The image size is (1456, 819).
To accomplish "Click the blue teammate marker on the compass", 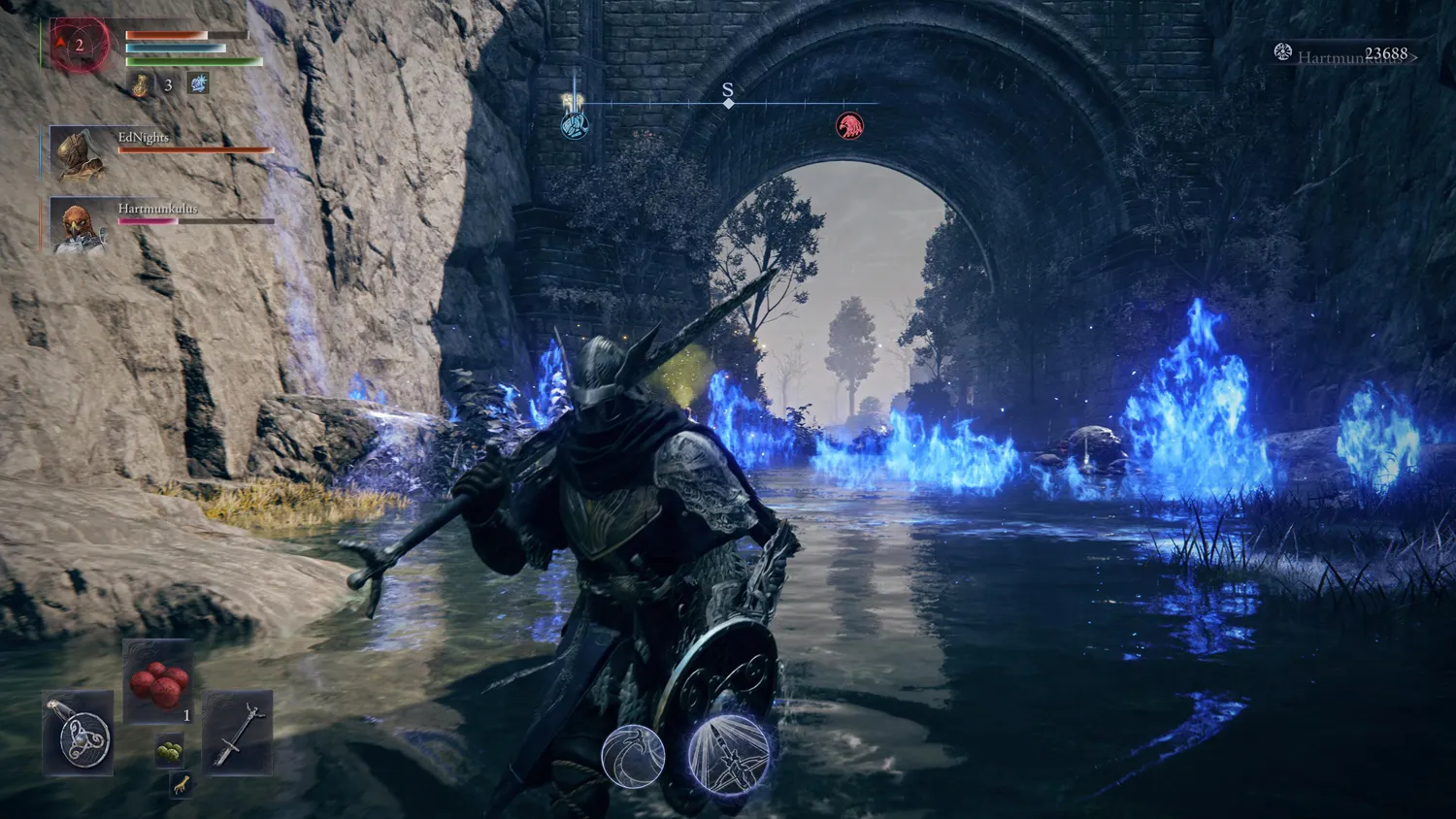I will (575, 125).
